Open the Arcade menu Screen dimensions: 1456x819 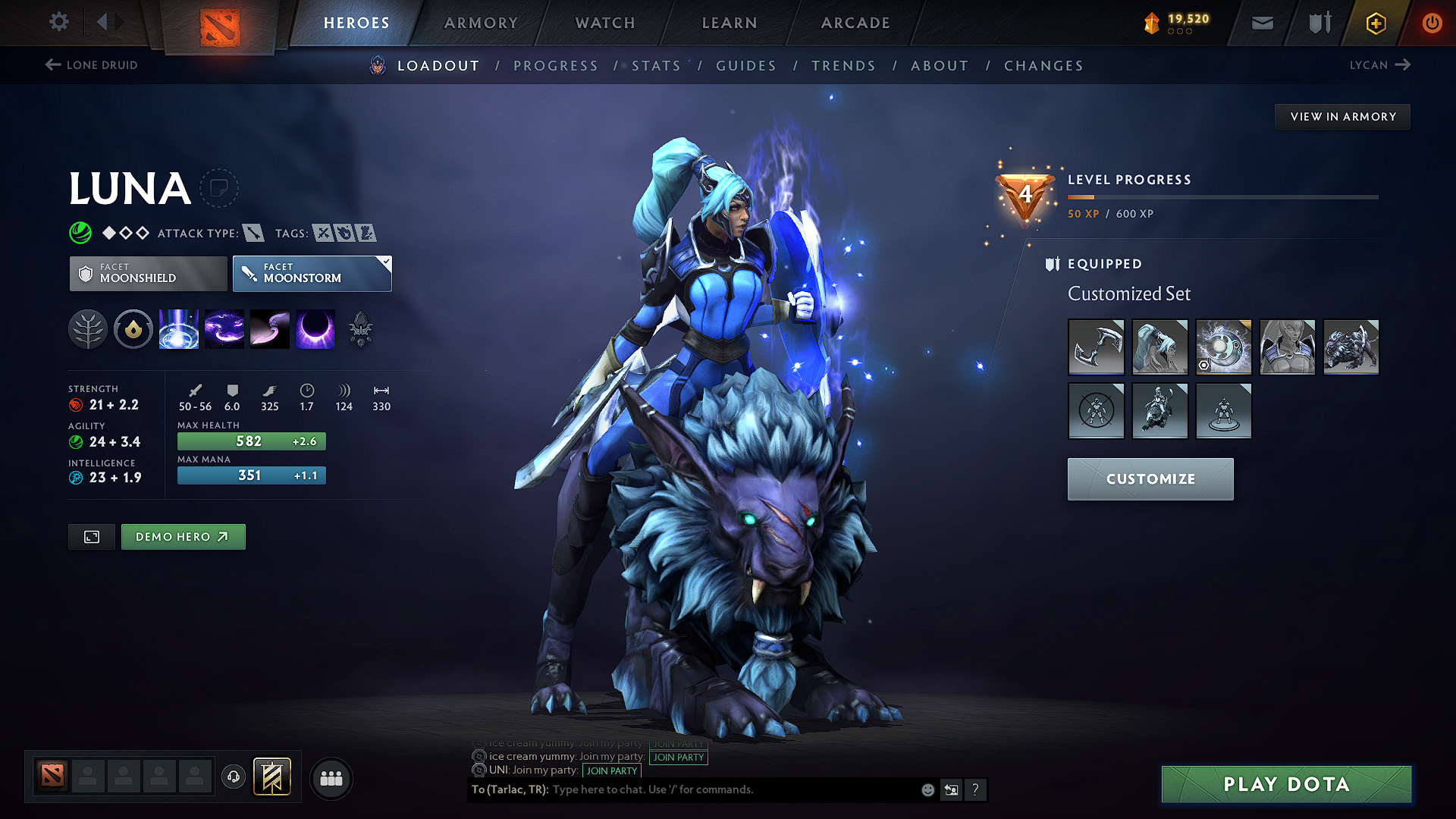pyautogui.click(x=855, y=23)
